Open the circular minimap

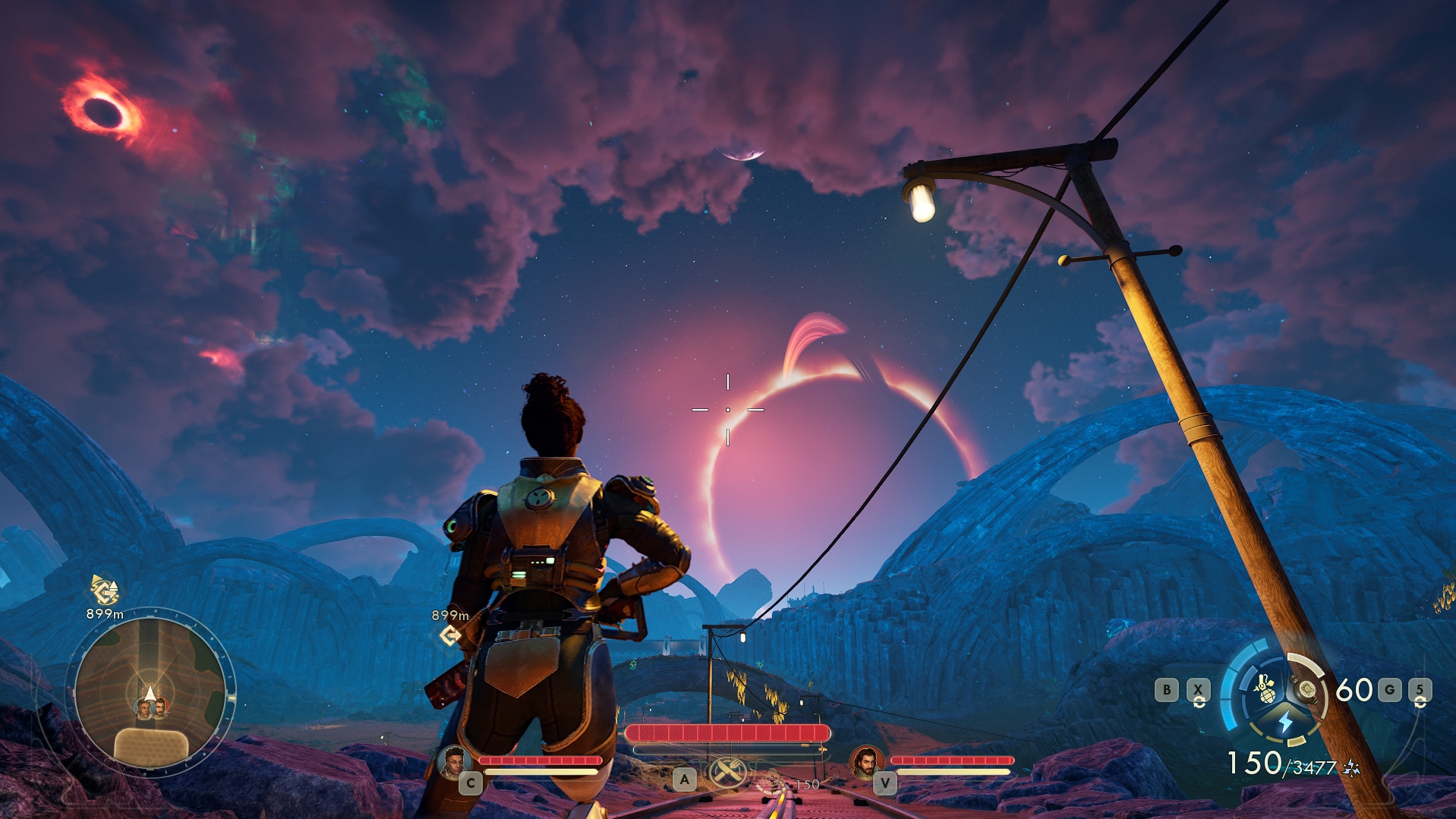(150, 692)
